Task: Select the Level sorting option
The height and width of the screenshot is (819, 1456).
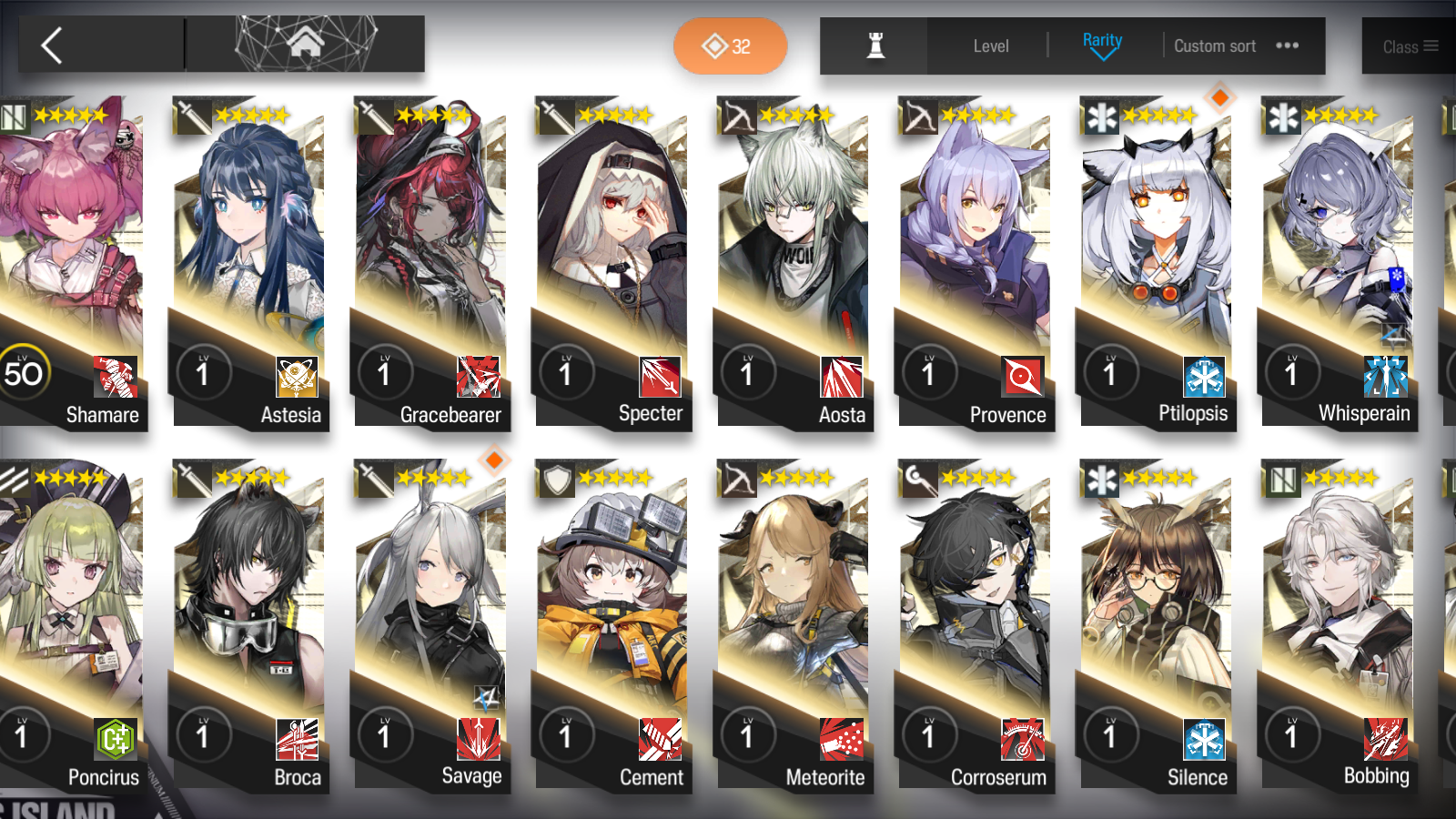Action: 991,45
